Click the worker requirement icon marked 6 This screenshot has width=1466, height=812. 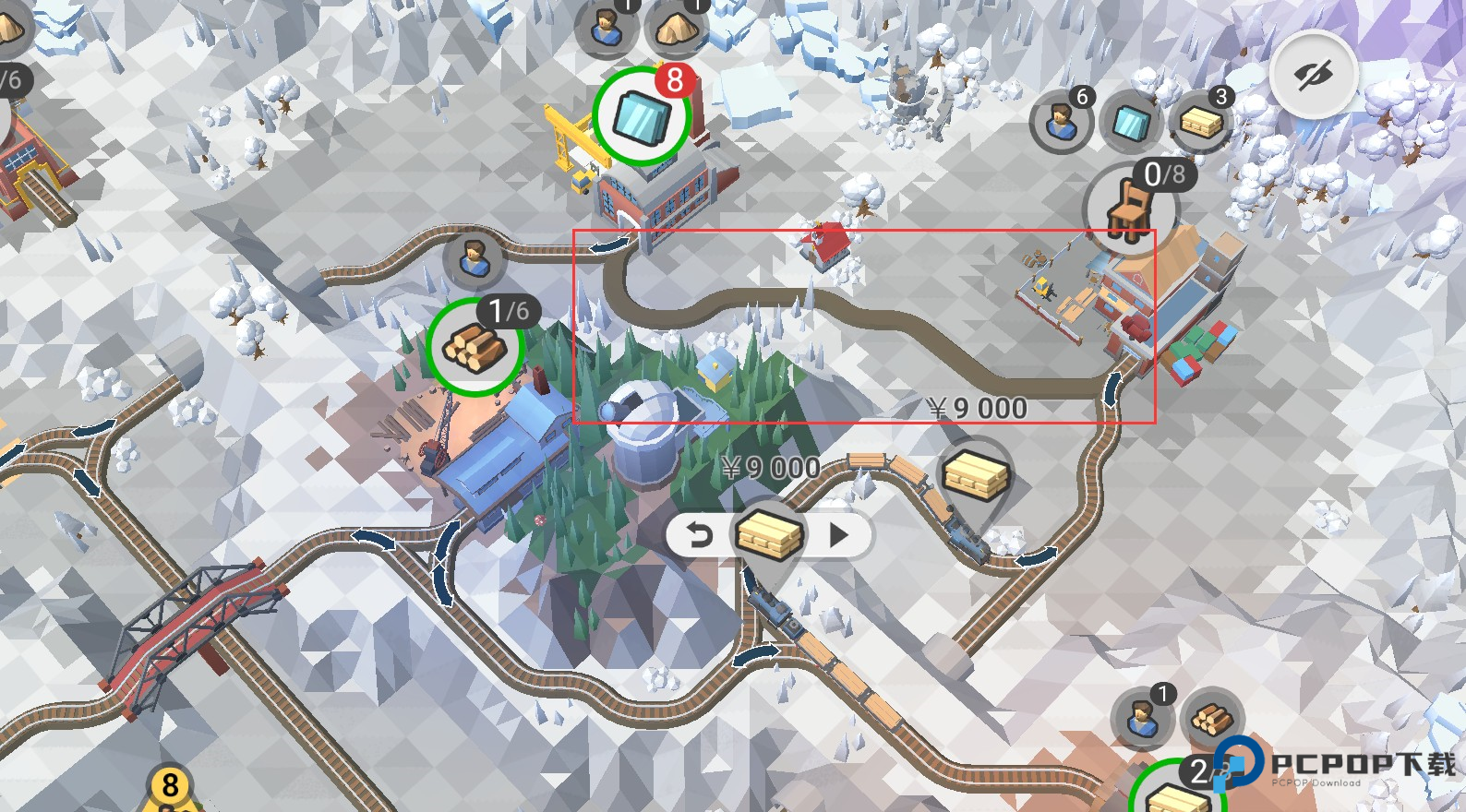(x=1062, y=121)
